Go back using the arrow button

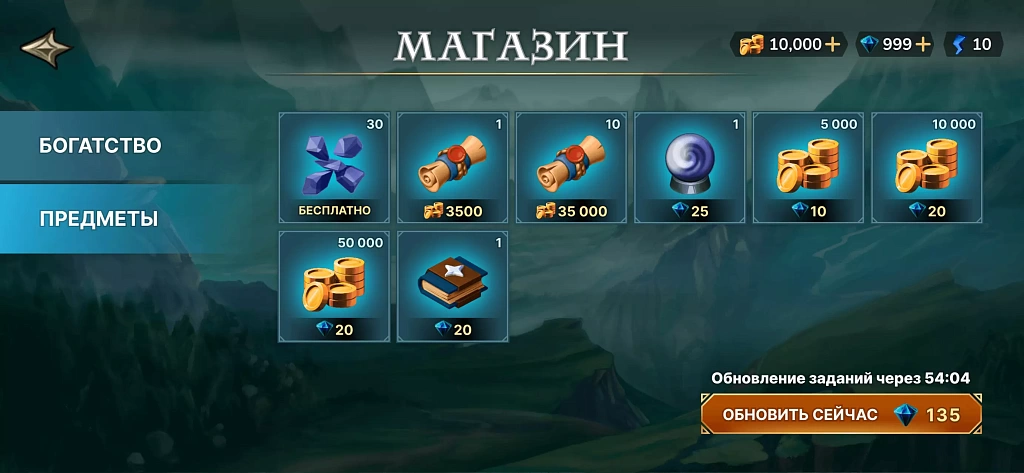pos(46,46)
